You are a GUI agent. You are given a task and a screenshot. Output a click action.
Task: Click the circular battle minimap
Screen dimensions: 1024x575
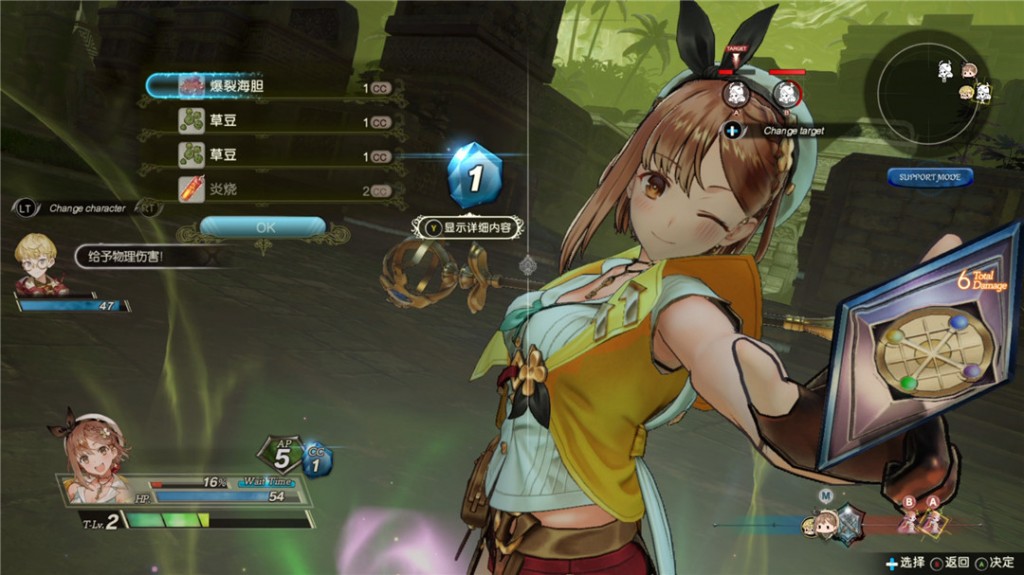coord(933,92)
